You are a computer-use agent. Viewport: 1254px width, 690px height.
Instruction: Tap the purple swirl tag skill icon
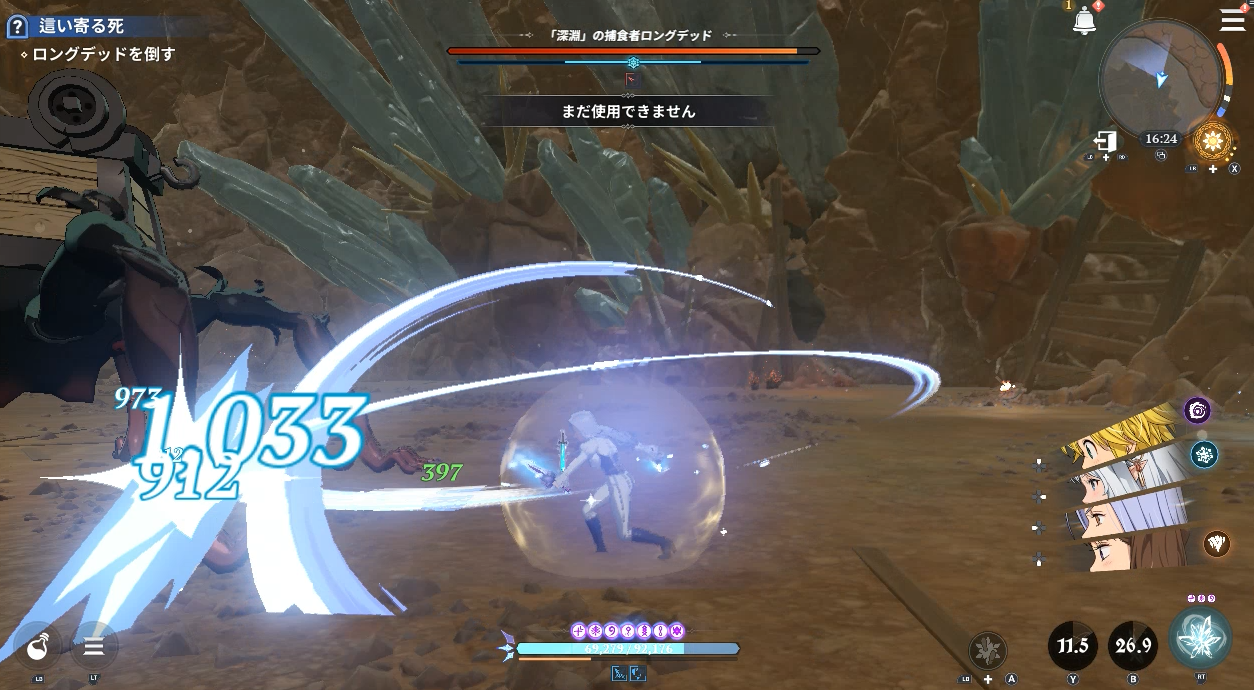click(x=1197, y=410)
